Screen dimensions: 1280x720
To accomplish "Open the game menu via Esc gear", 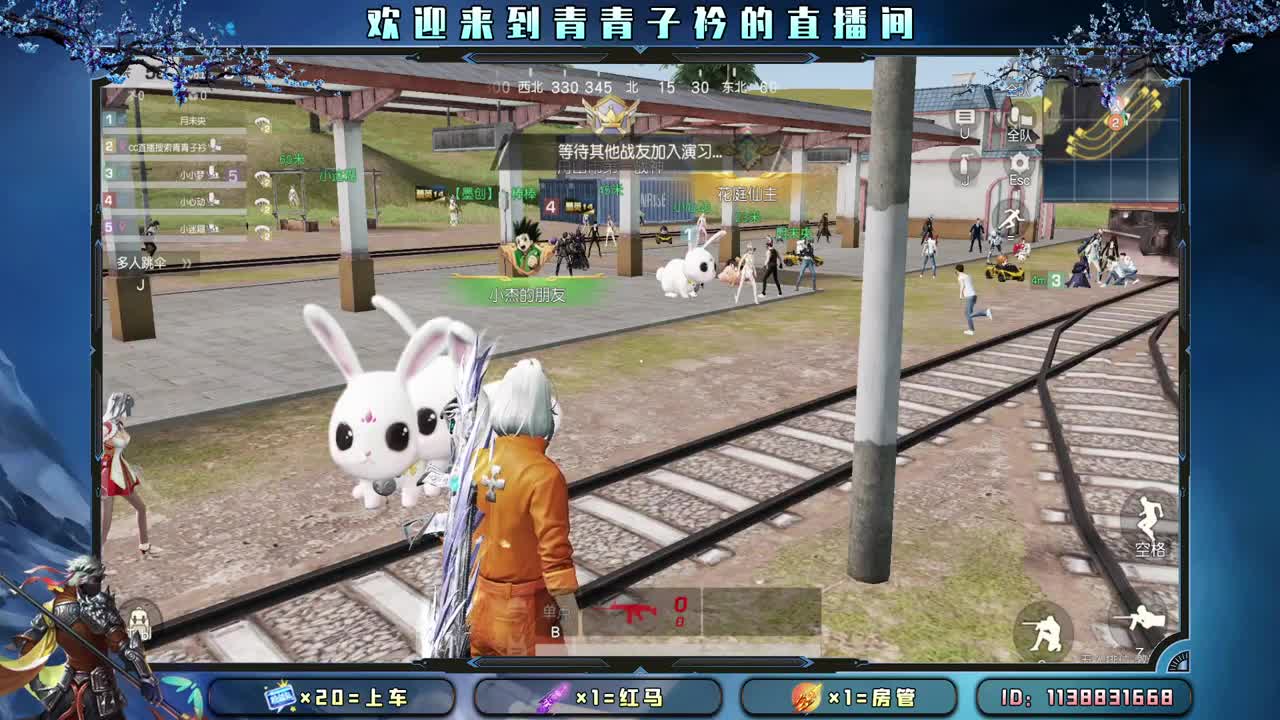I will coord(1019,161).
